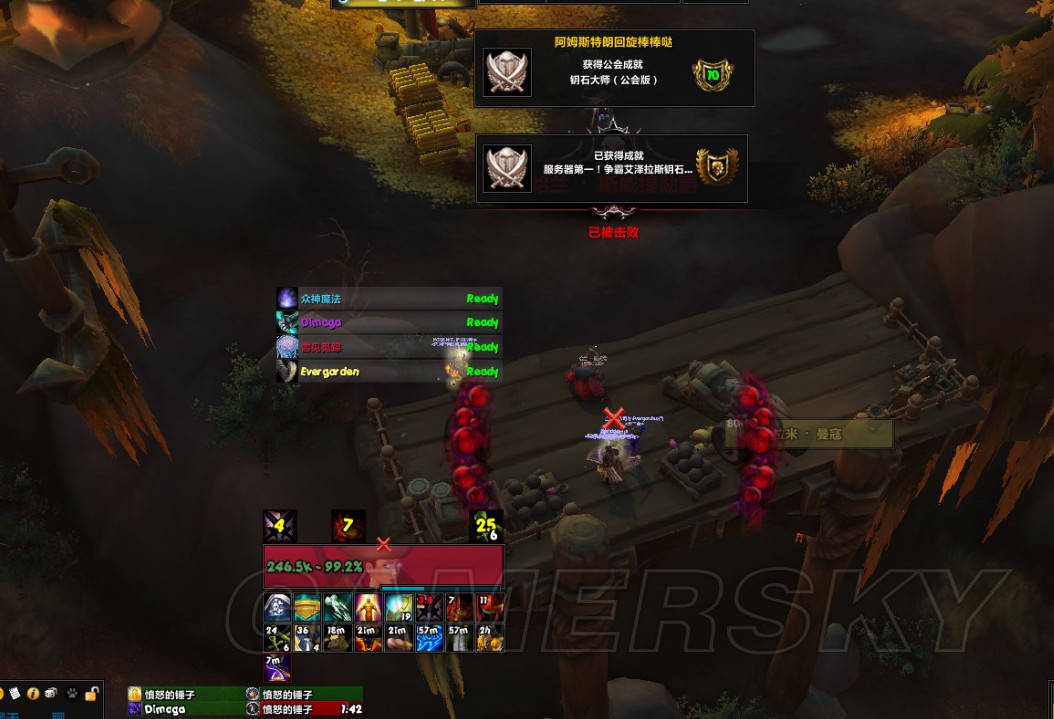Click the yellow info icon button

(x=33, y=693)
